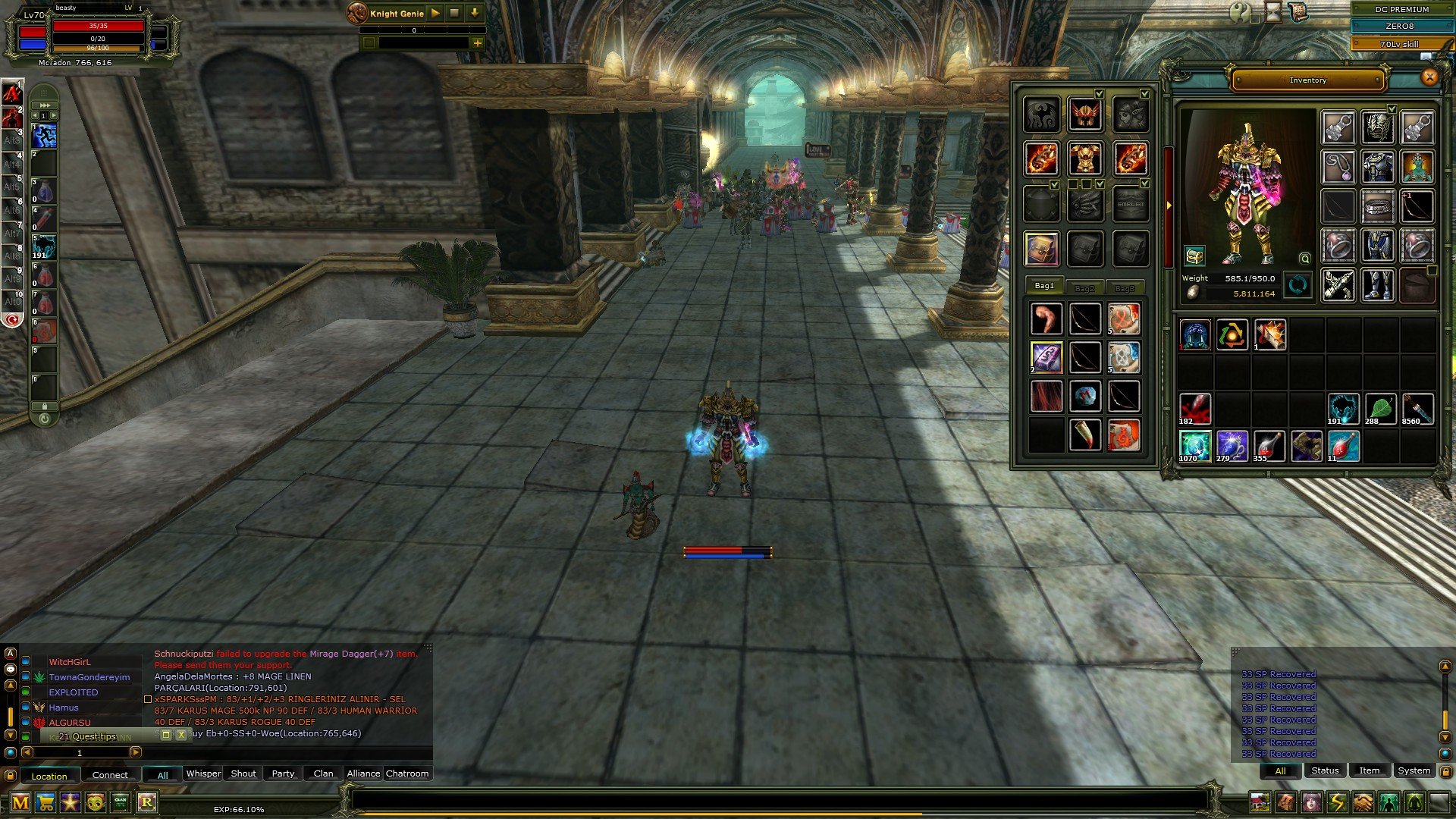
Task: Switch to the Bag2 inventory tab
Action: click(x=1086, y=288)
